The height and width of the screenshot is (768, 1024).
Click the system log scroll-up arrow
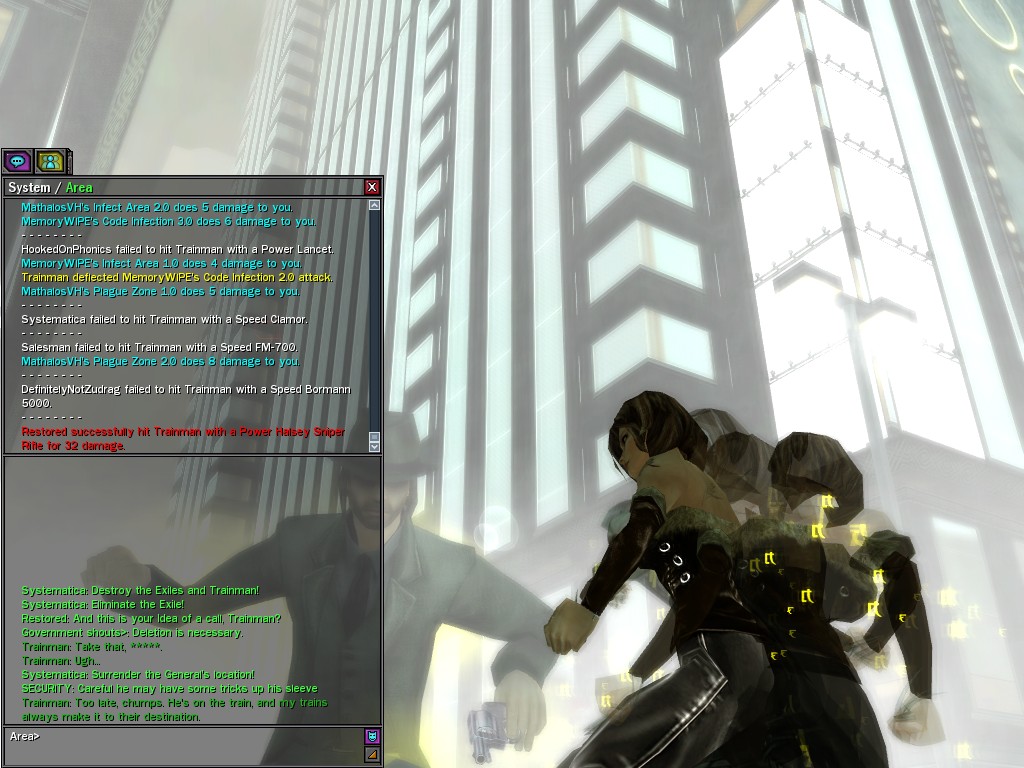pos(374,205)
